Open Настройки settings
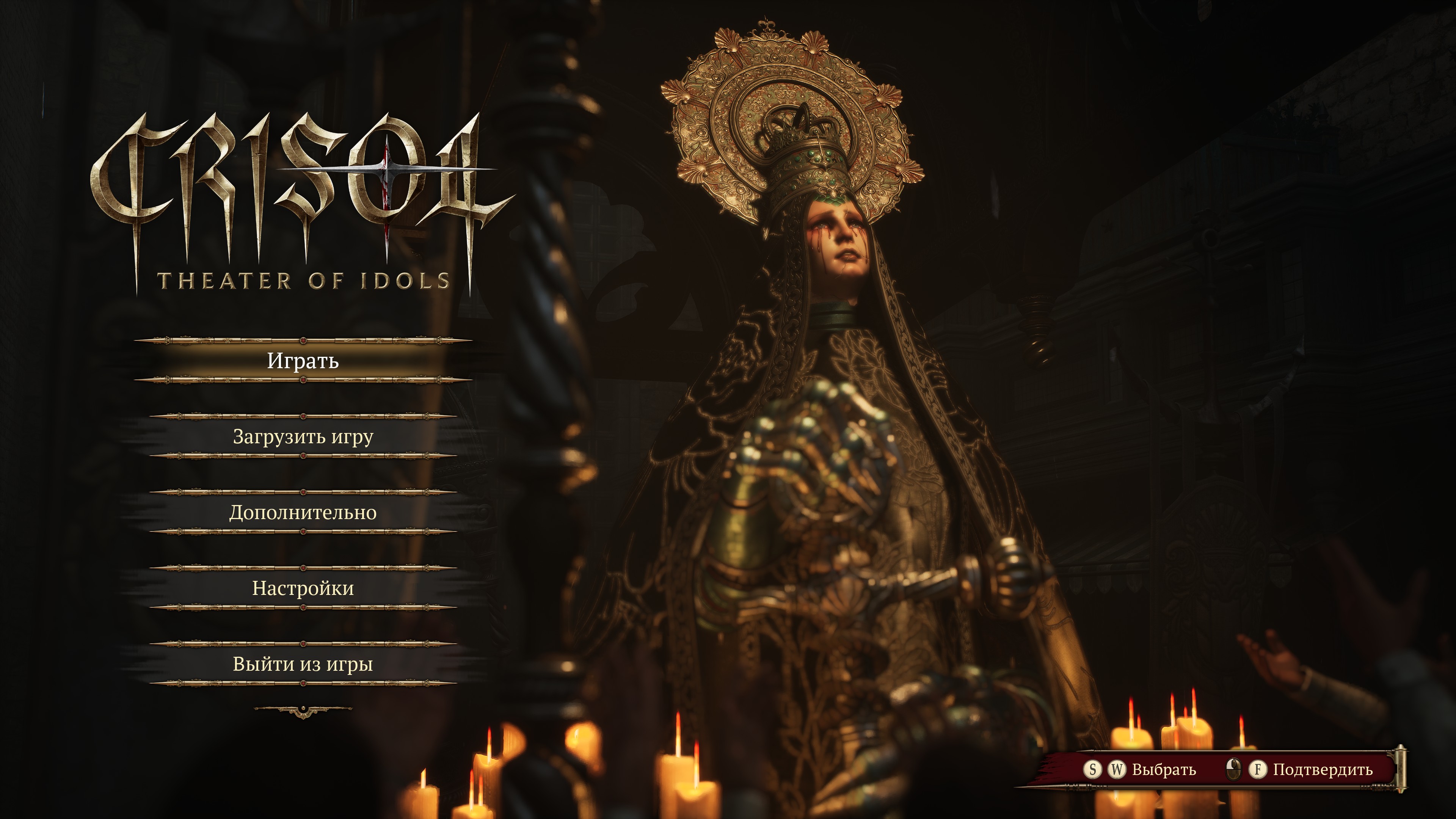 [303, 588]
